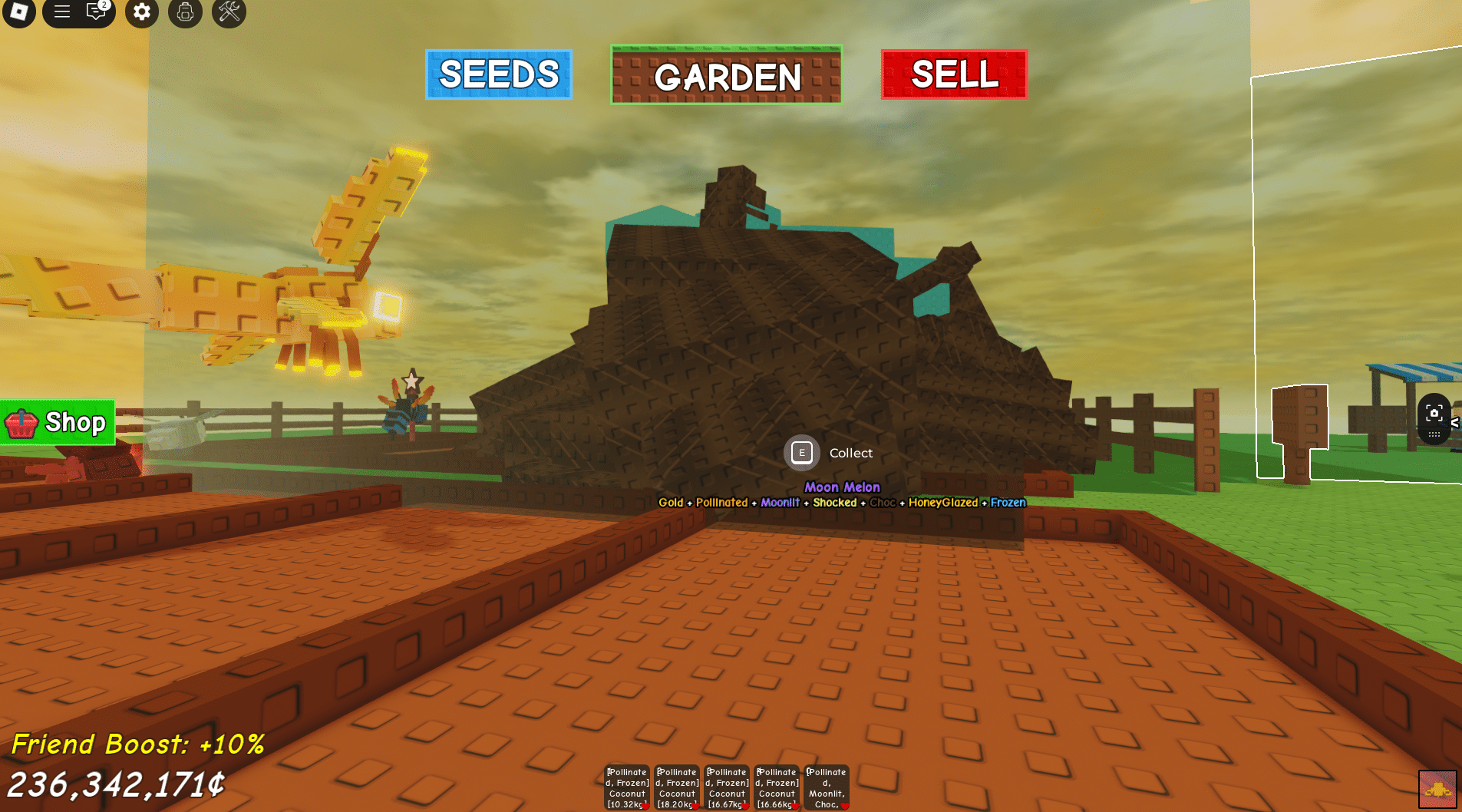Open the hamburger menu icon
This screenshot has width=1462, height=812.
61,13
